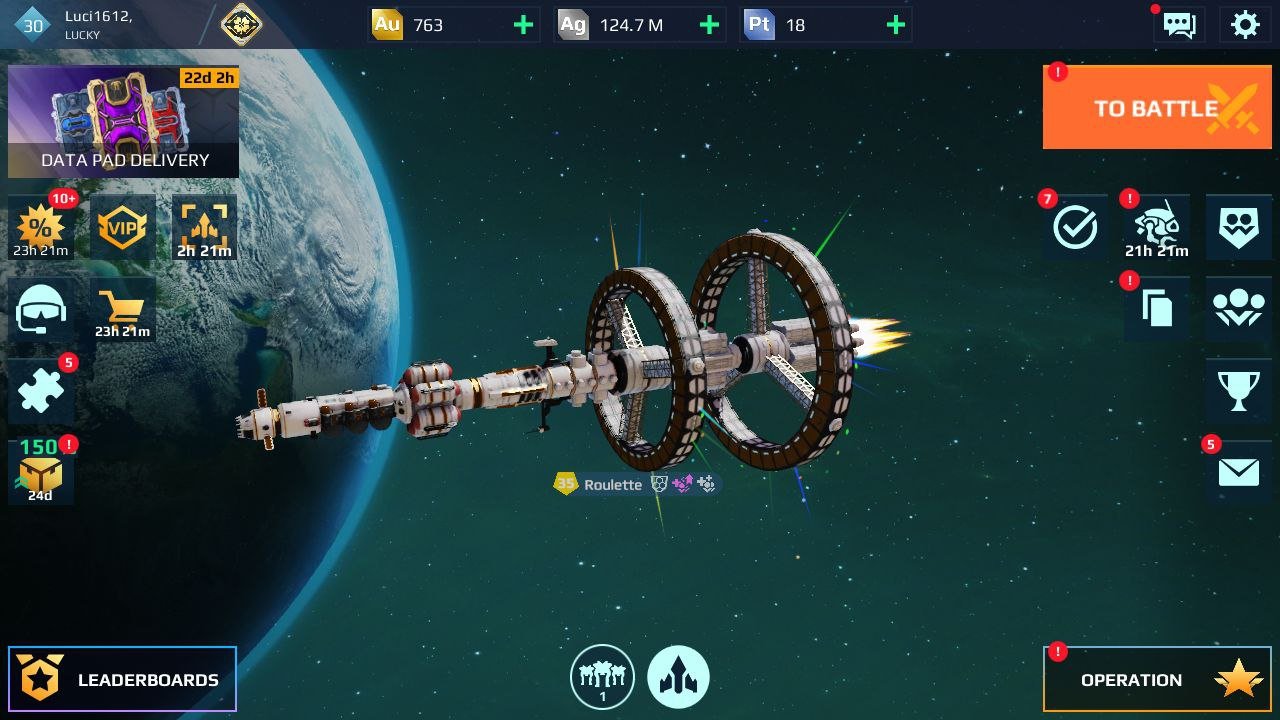Open the VIP menu
The image size is (1280, 720).
tap(122, 228)
